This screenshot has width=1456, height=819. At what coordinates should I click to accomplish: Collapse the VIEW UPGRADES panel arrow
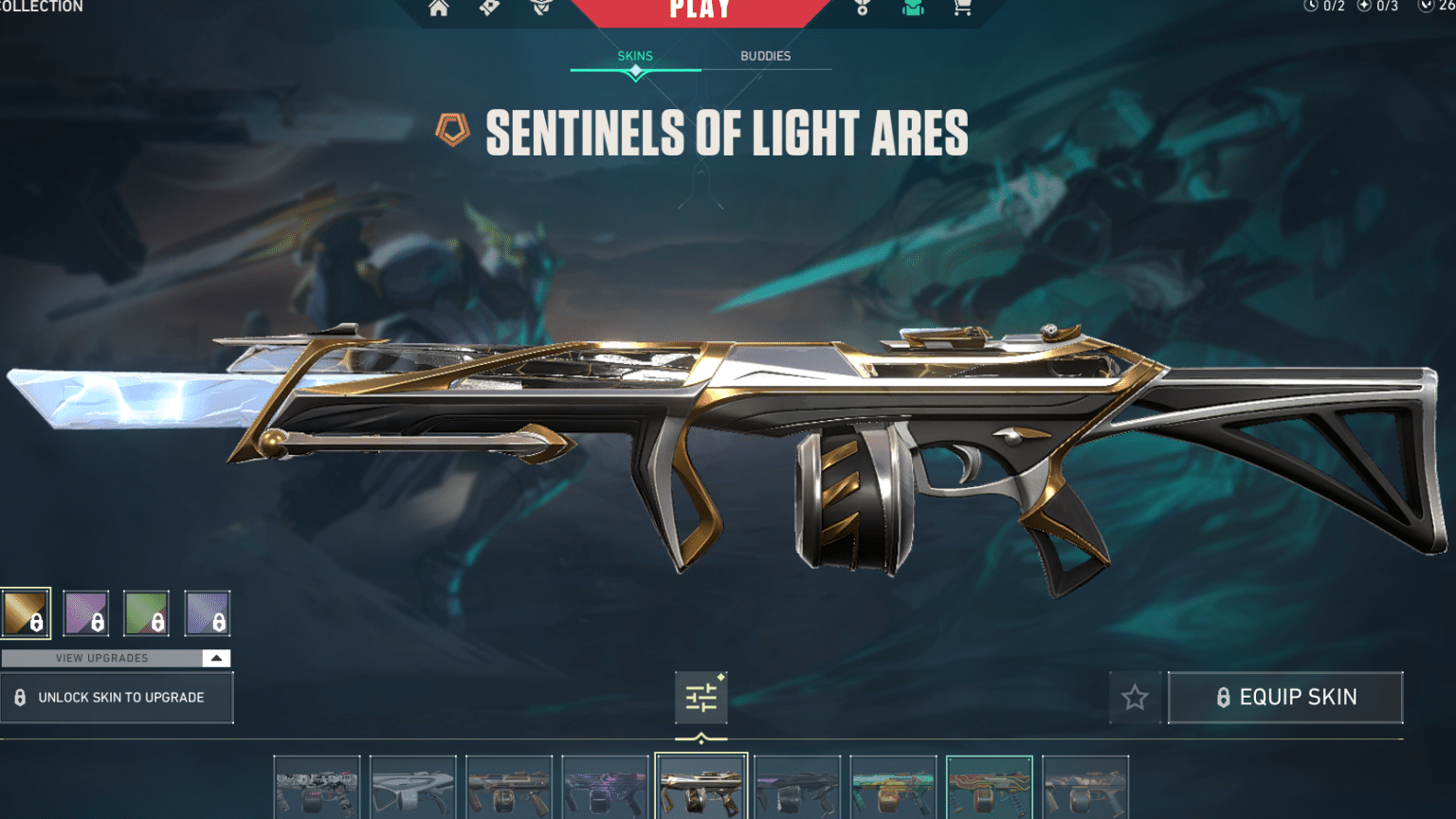(x=216, y=658)
